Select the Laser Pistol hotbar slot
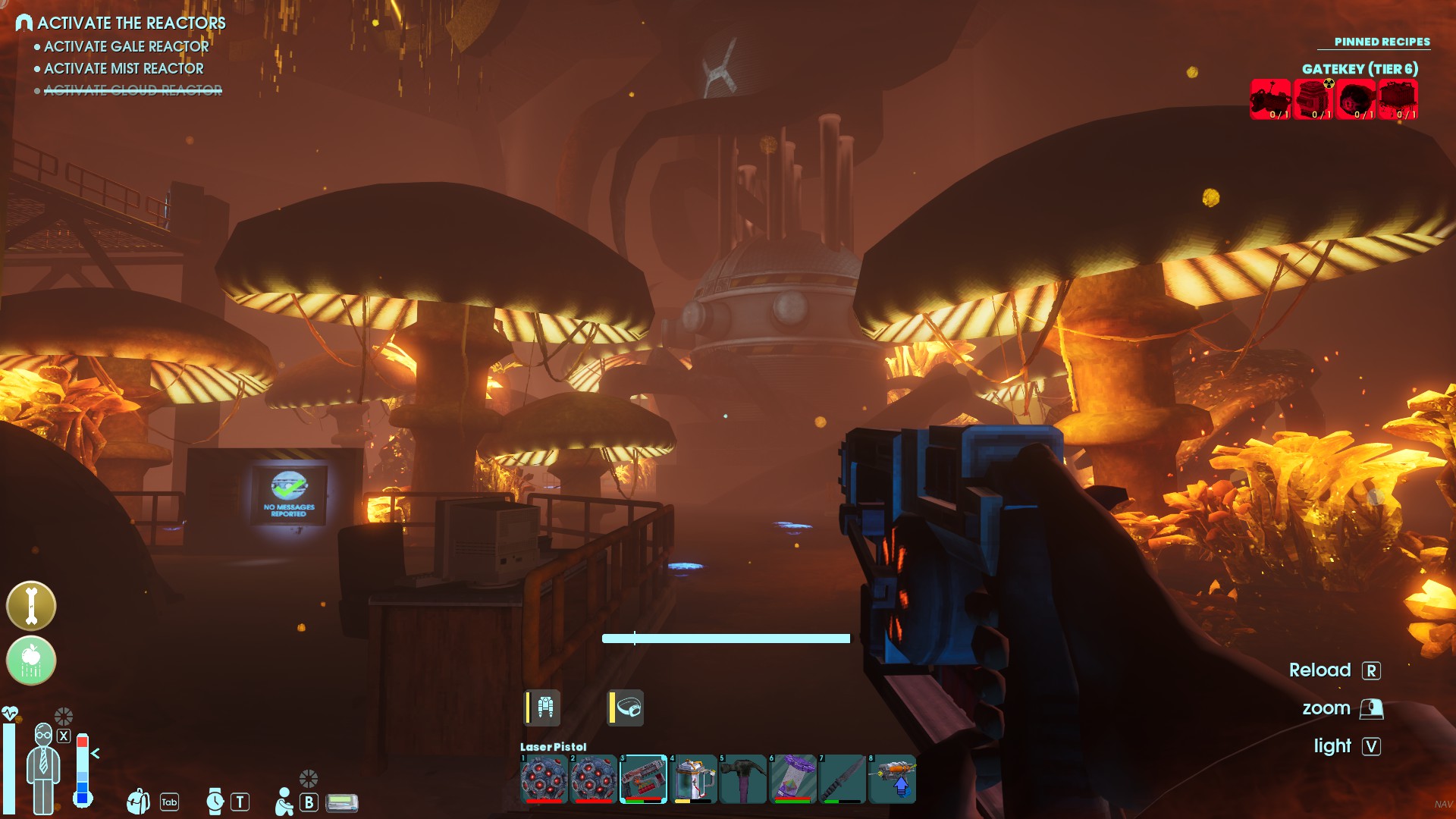 coord(643,779)
